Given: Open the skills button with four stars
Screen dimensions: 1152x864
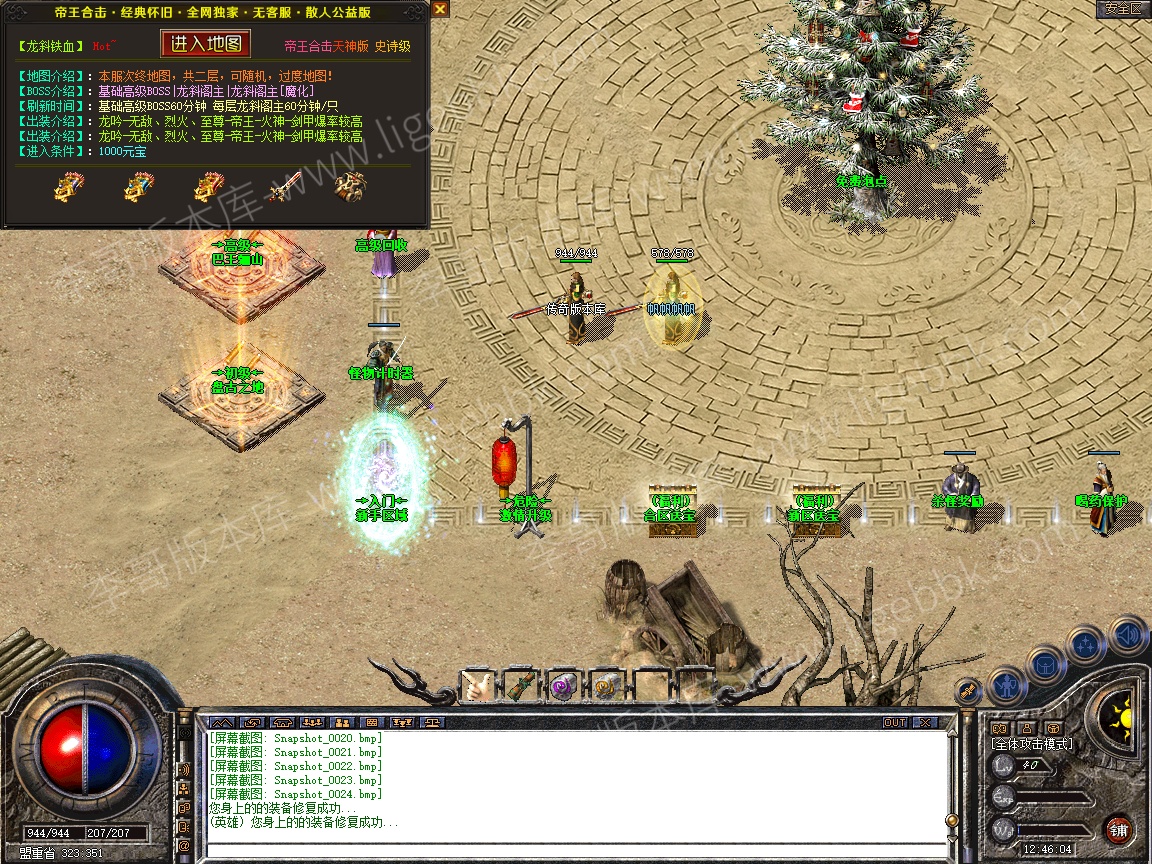Looking at the screenshot, I should (1087, 645).
